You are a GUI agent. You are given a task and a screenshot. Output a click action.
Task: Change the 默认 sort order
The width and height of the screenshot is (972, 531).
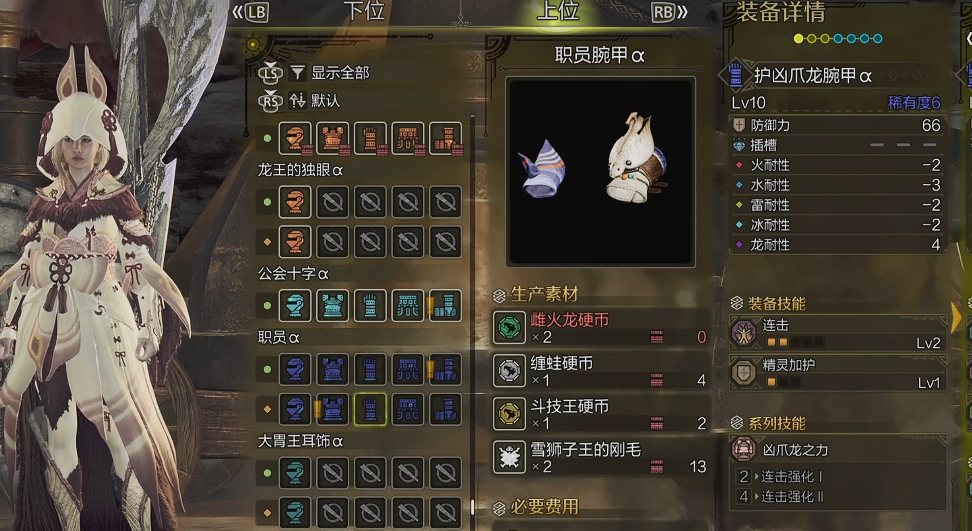325,101
